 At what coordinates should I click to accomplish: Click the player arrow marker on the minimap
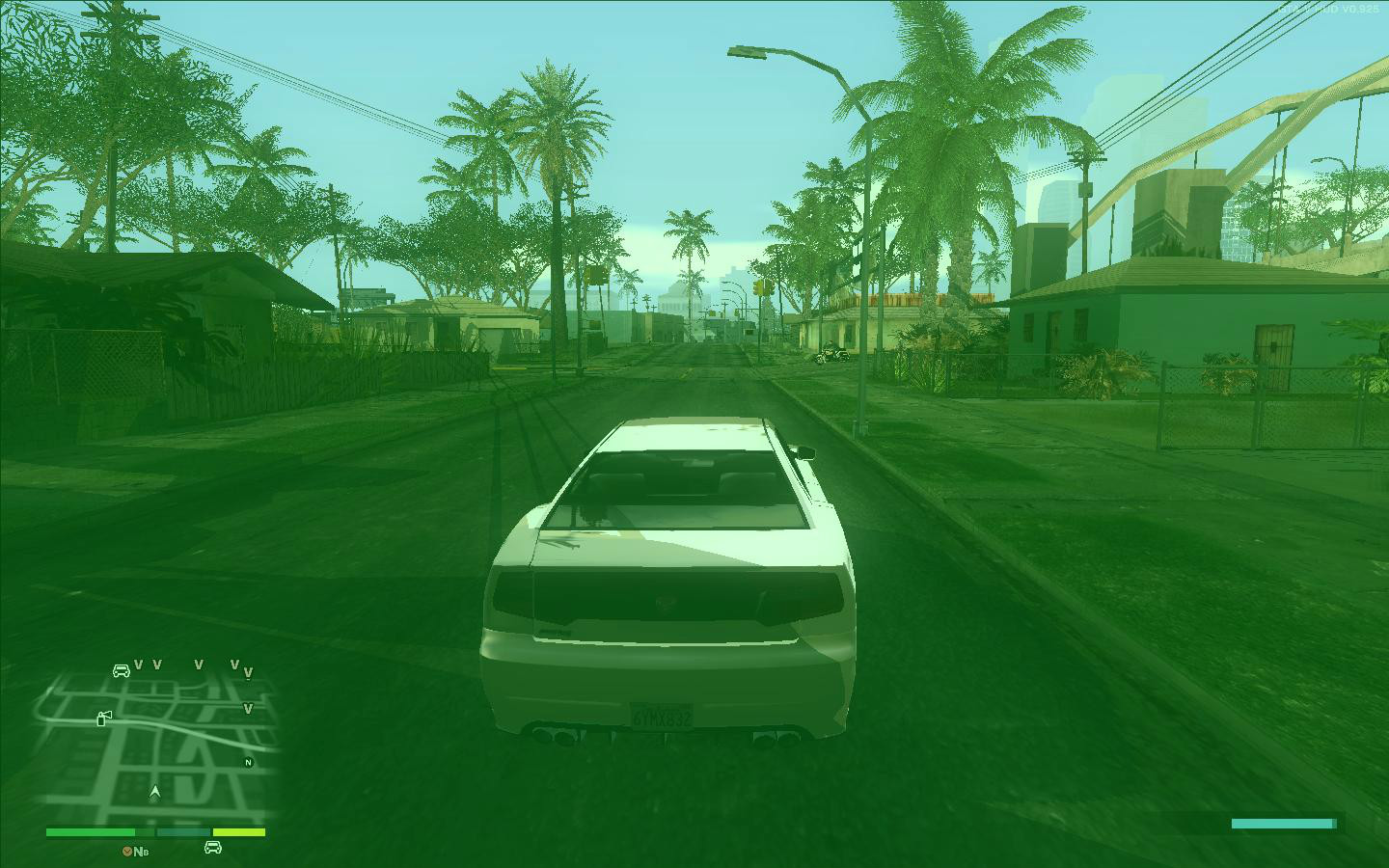[x=154, y=791]
